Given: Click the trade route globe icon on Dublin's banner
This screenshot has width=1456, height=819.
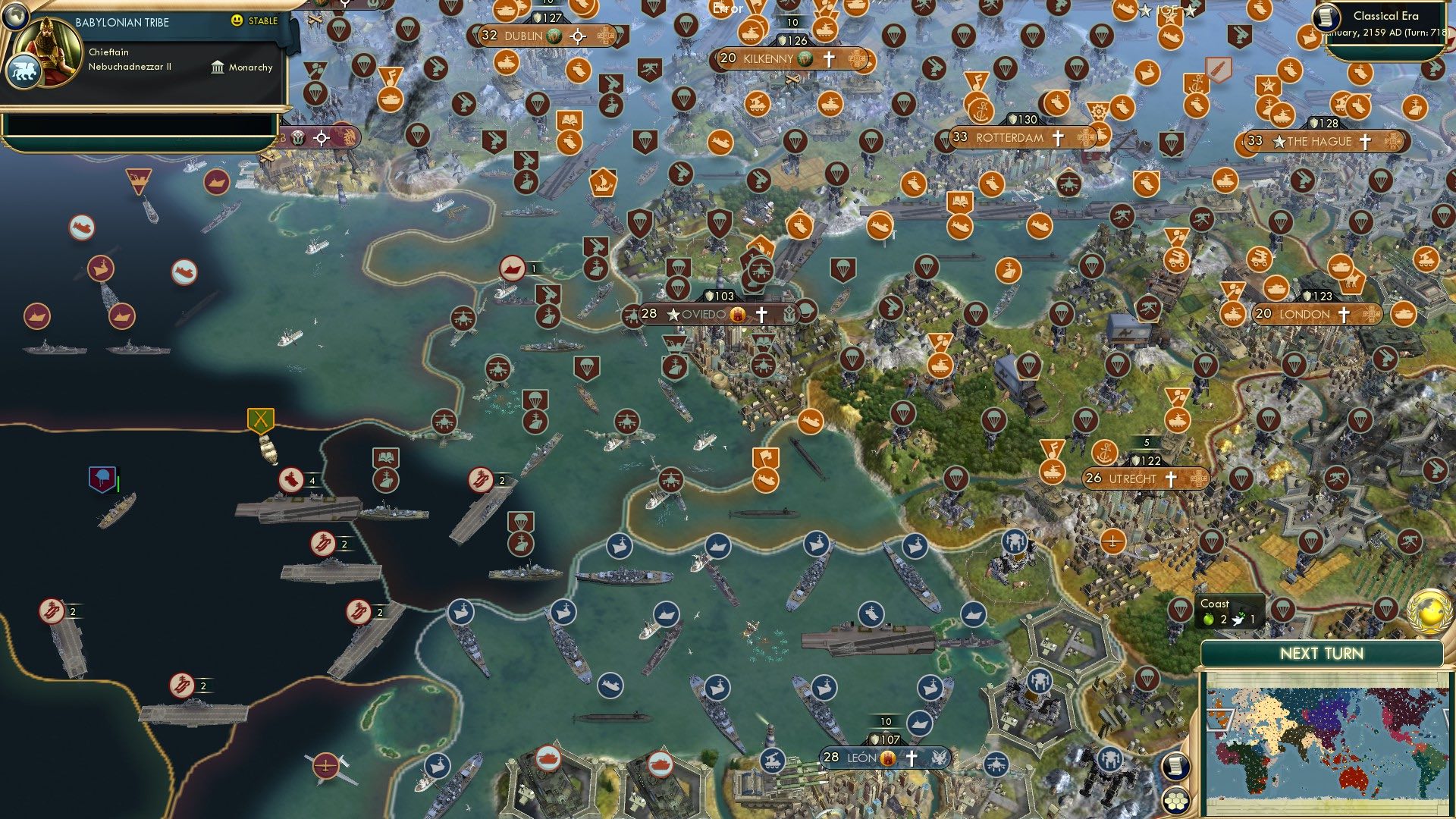Looking at the screenshot, I should tap(554, 36).
